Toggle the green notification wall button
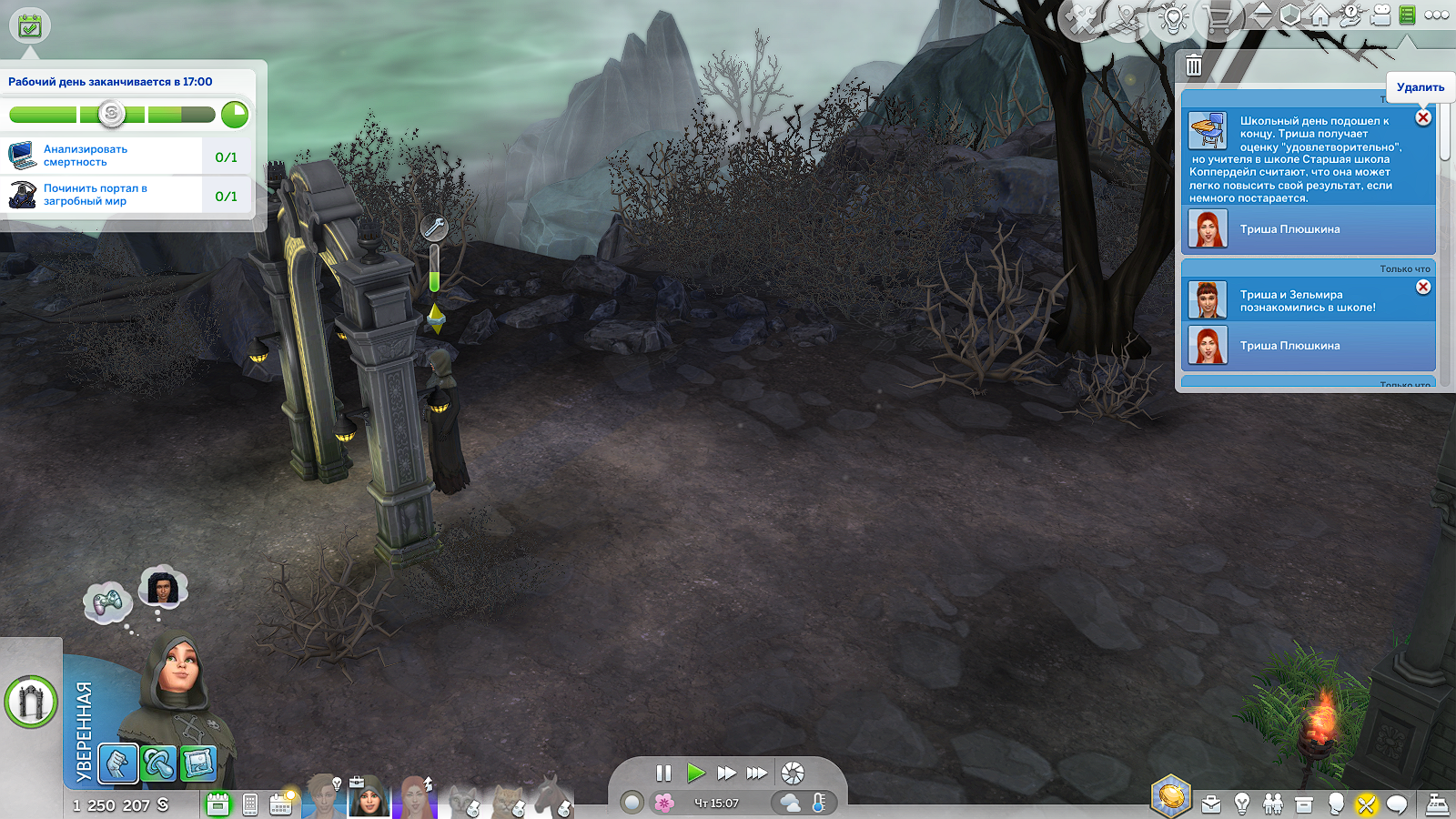 click(x=1407, y=15)
